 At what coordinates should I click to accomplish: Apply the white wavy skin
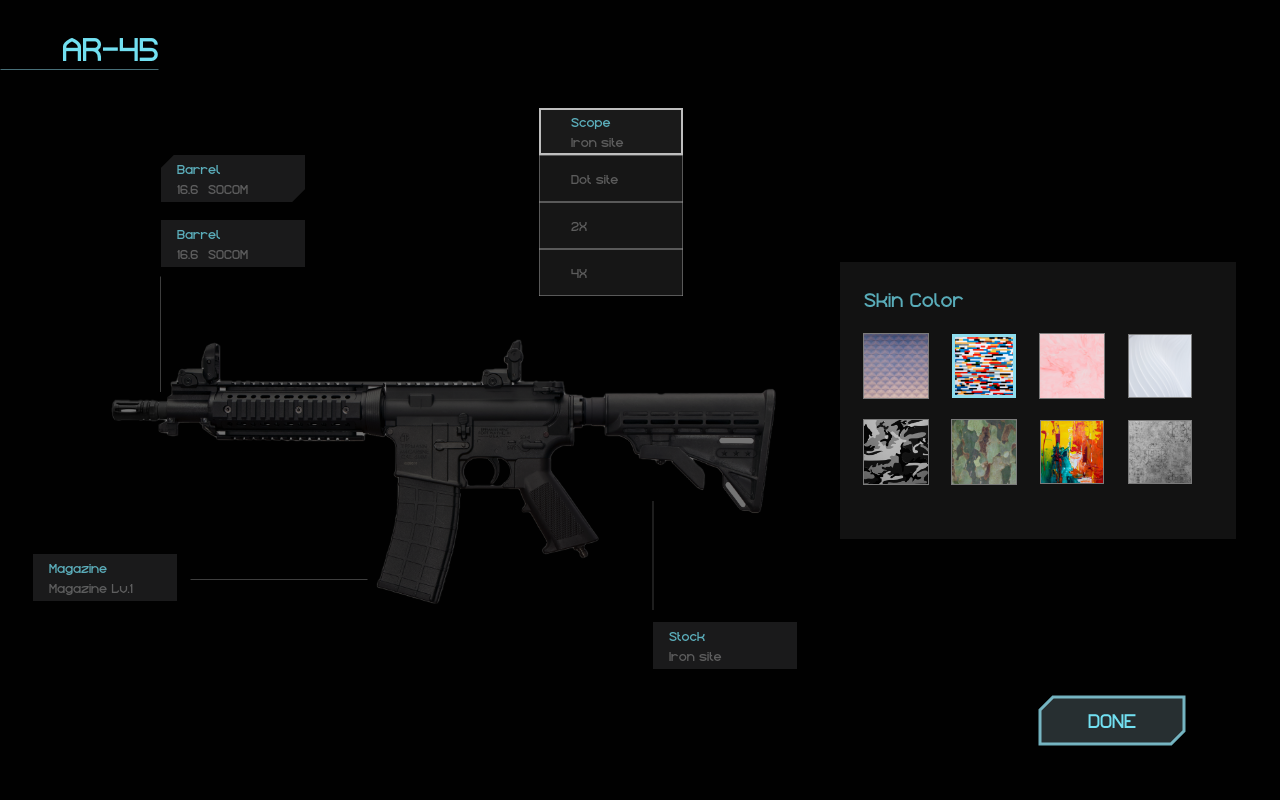click(1160, 366)
